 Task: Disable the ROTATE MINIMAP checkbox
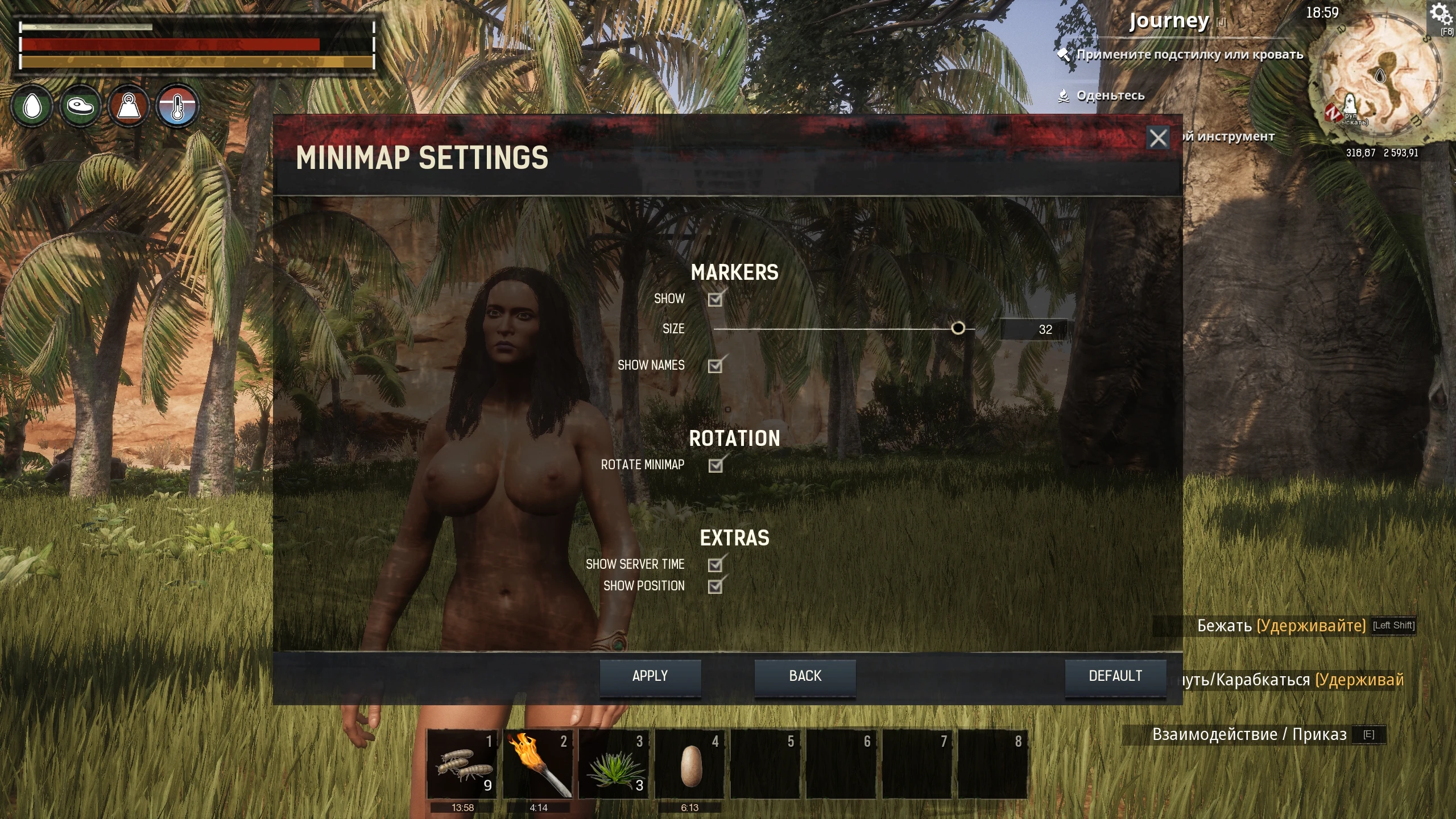(x=715, y=466)
